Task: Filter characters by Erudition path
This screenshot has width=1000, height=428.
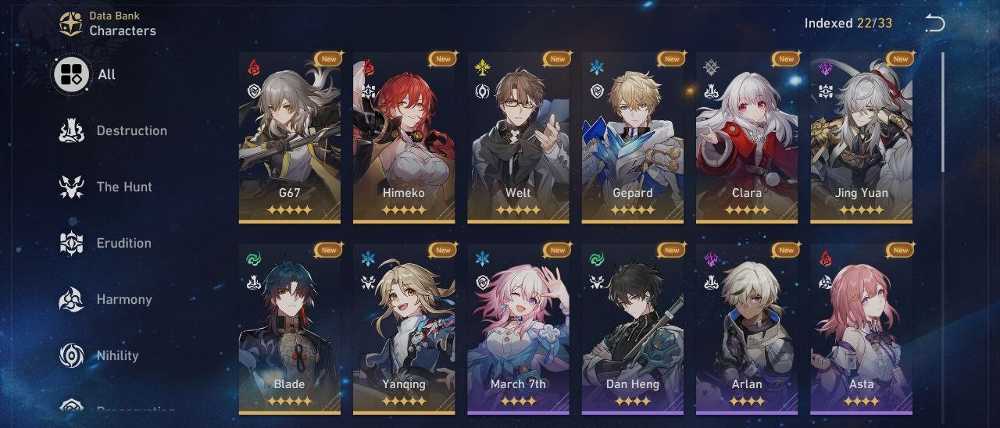Action: click(105, 243)
